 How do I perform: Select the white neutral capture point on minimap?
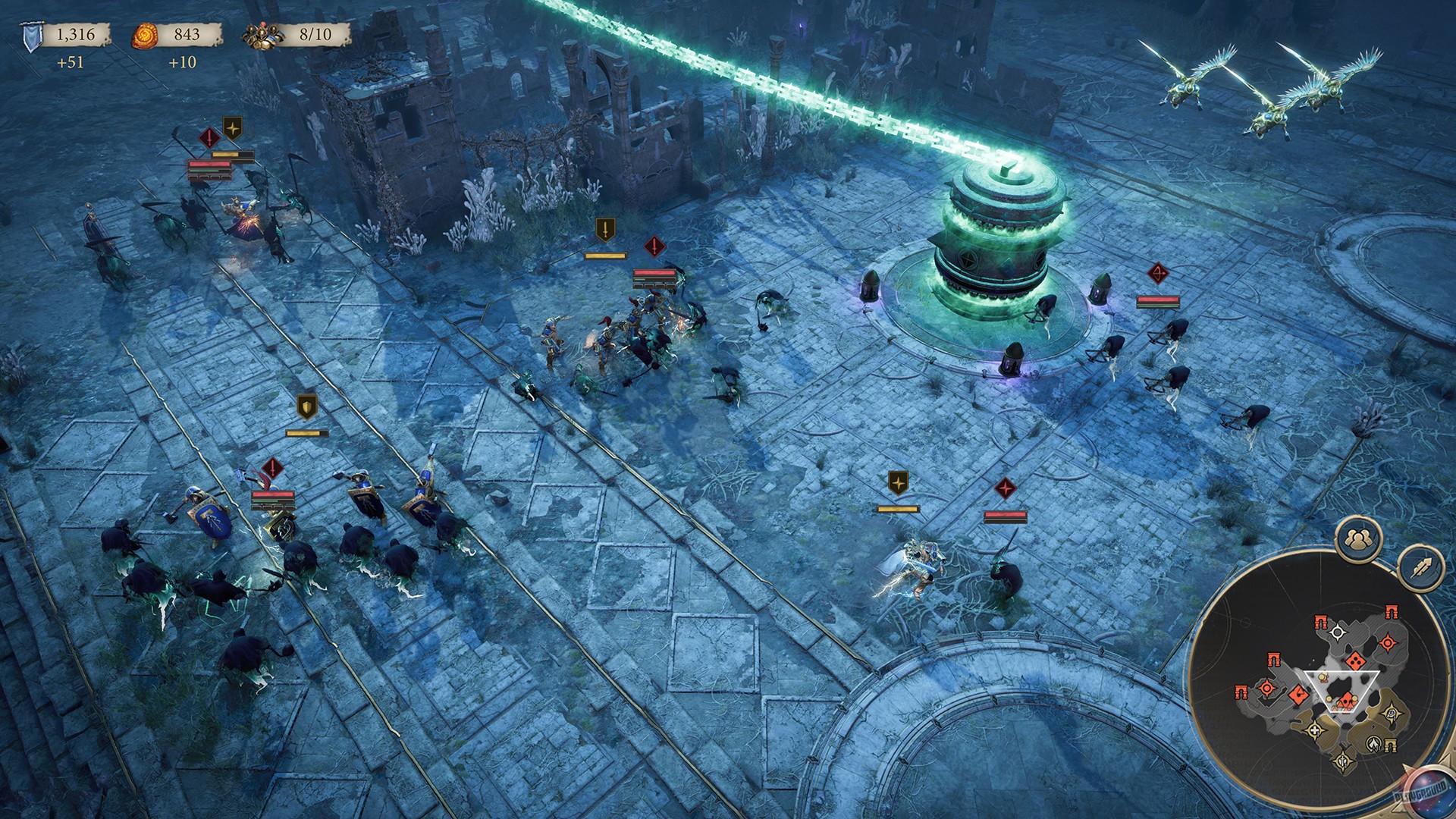click(x=1338, y=632)
